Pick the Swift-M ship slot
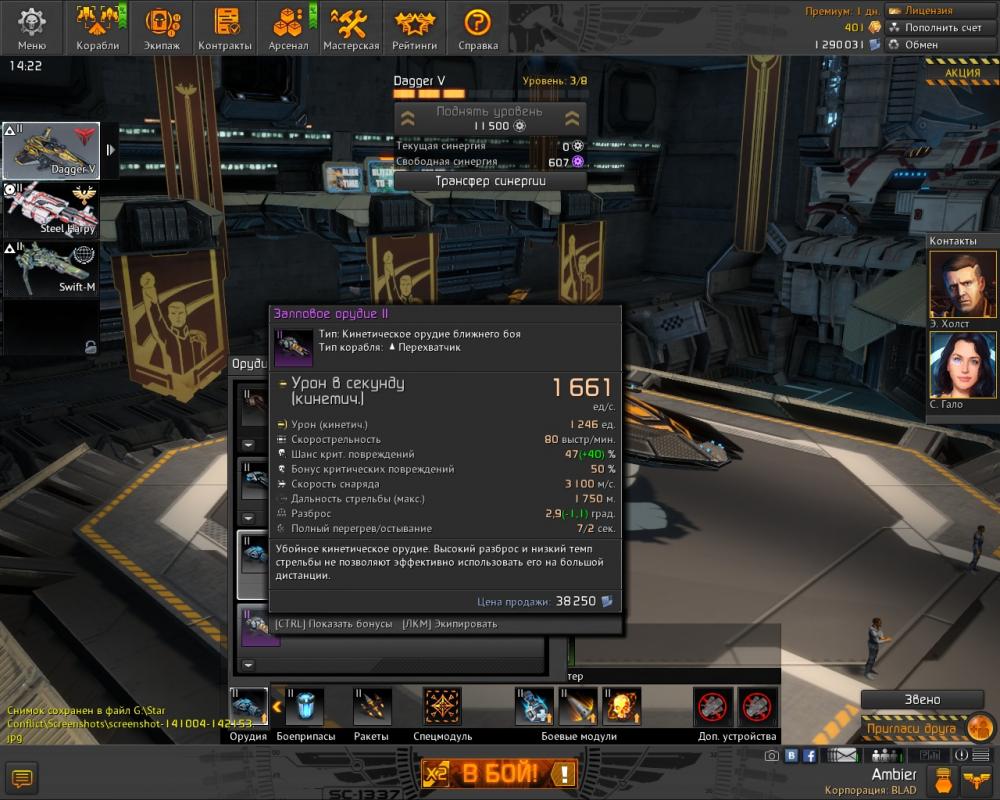 point(52,269)
